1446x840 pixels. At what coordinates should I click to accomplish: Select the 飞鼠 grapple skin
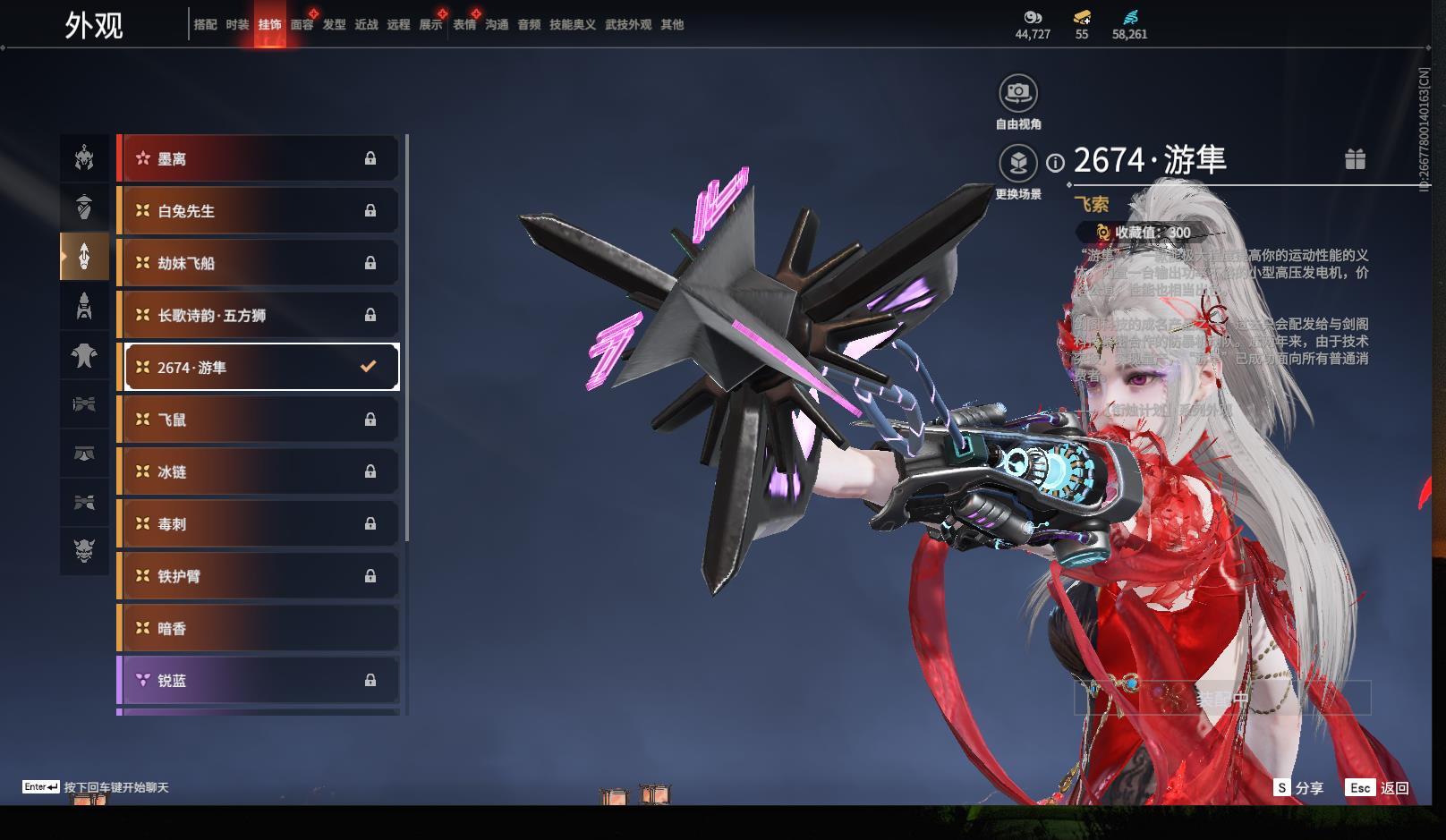point(258,420)
